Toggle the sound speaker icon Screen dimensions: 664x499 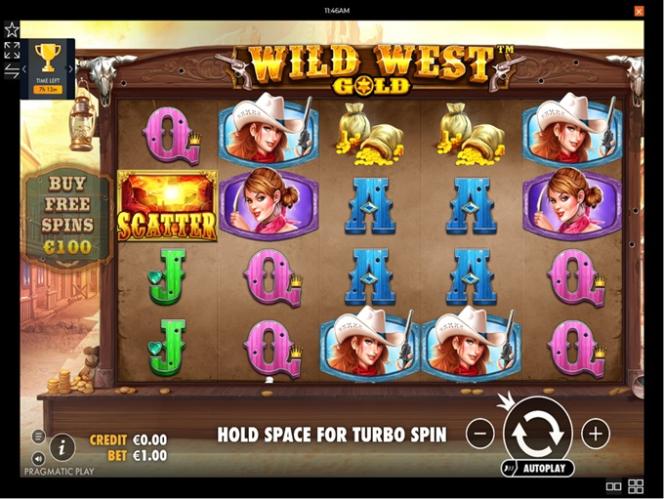38,459
